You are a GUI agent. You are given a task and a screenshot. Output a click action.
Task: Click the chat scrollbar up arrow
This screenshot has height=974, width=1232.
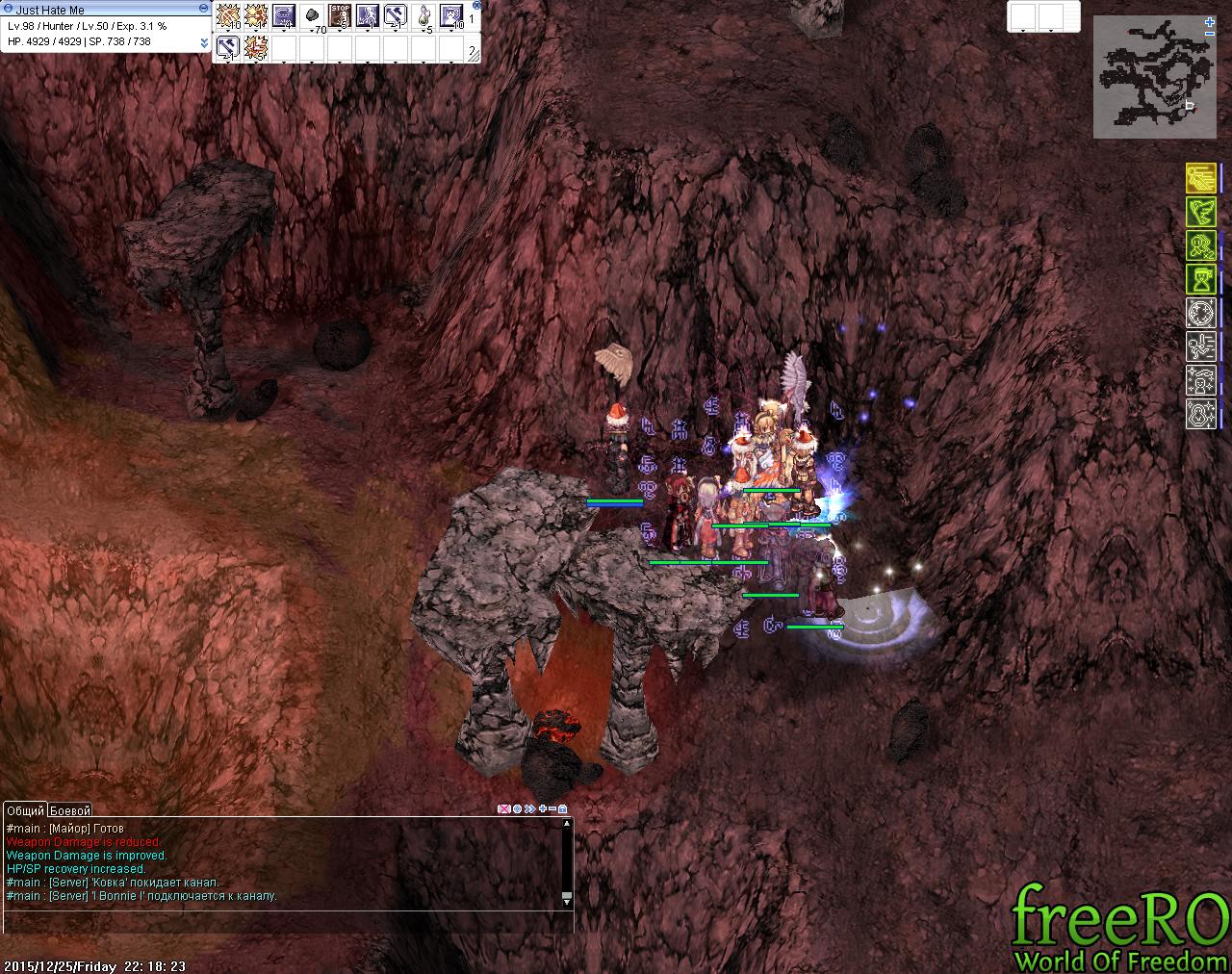[567, 823]
